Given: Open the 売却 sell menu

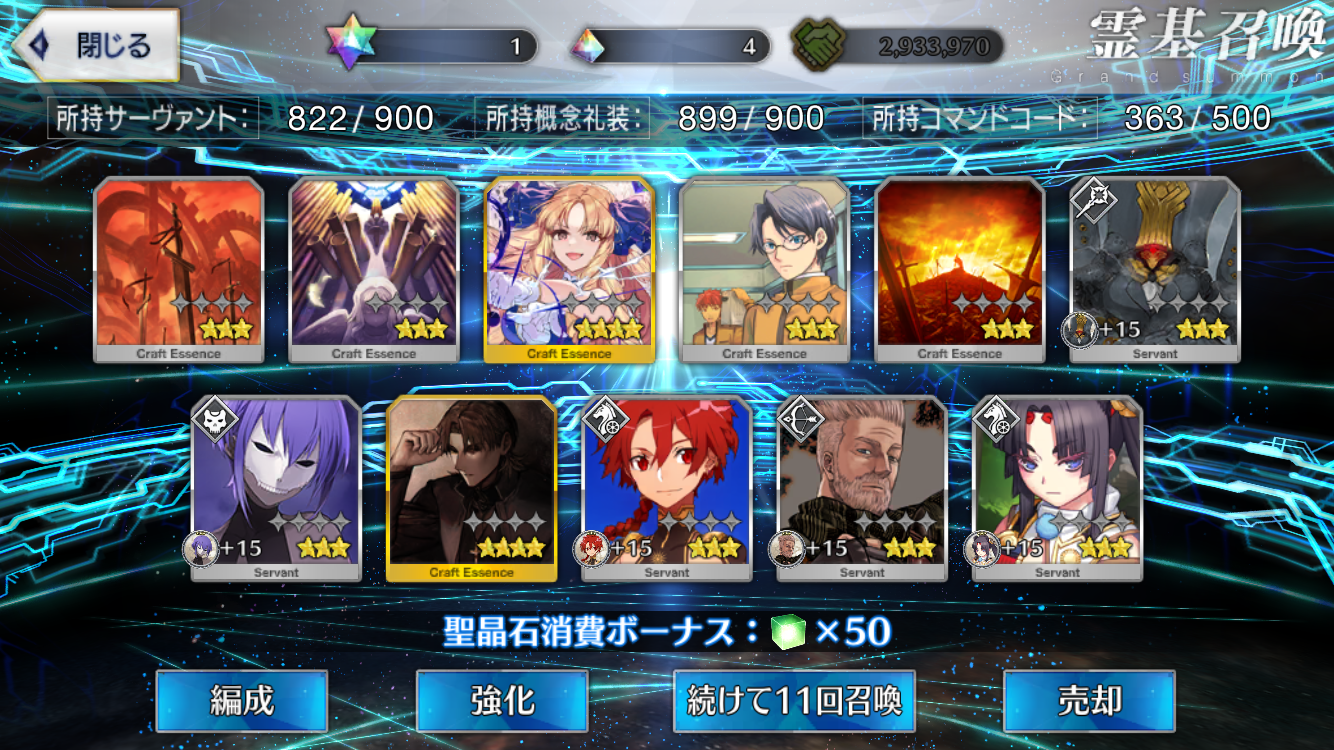Looking at the screenshot, I should click(x=1089, y=701).
